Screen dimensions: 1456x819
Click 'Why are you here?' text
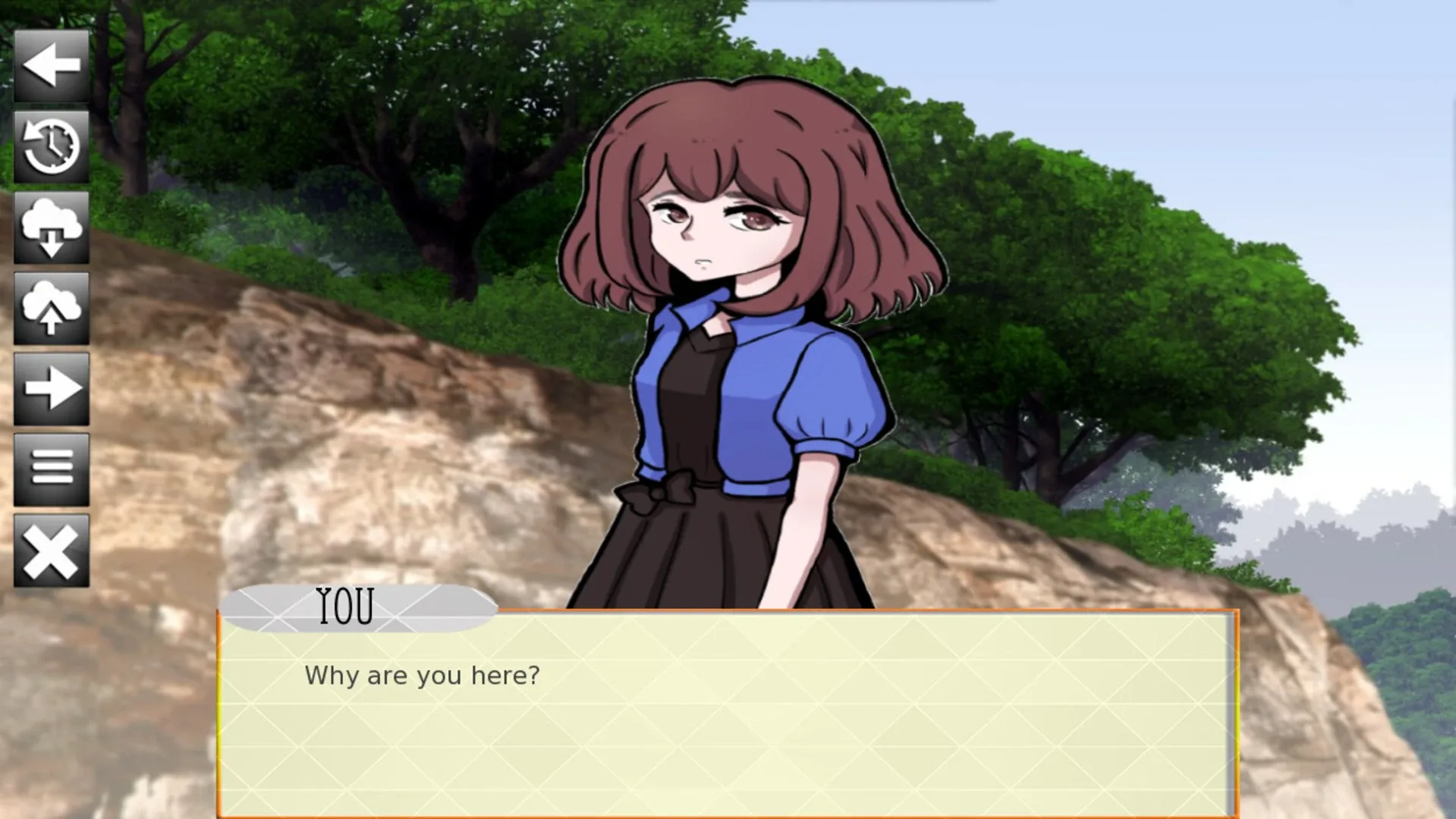click(422, 674)
